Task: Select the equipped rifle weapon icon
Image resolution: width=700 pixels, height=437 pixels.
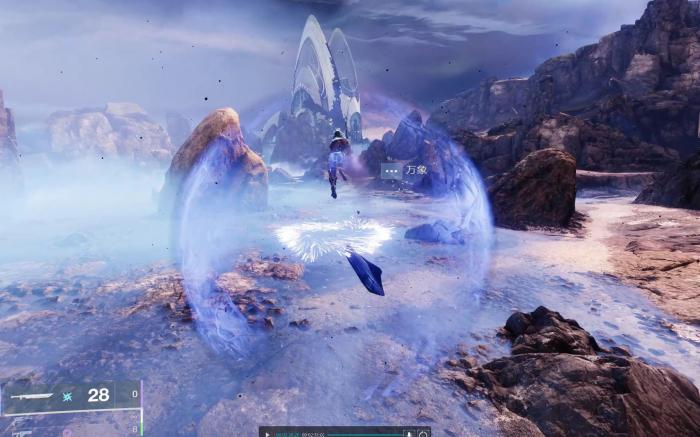Action: [x=30, y=396]
